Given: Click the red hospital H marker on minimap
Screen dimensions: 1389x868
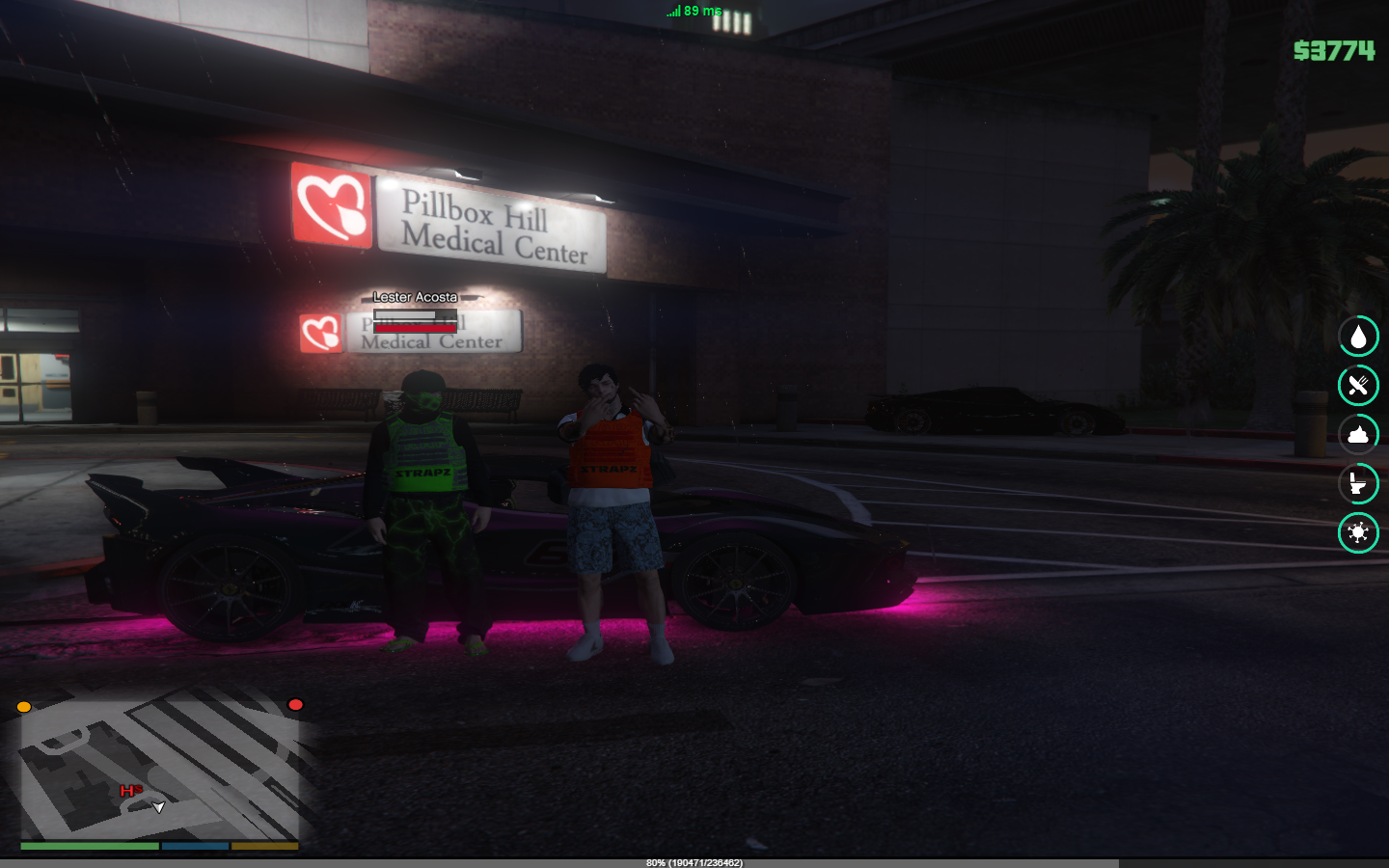Looking at the screenshot, I should [x=128, y=792].
